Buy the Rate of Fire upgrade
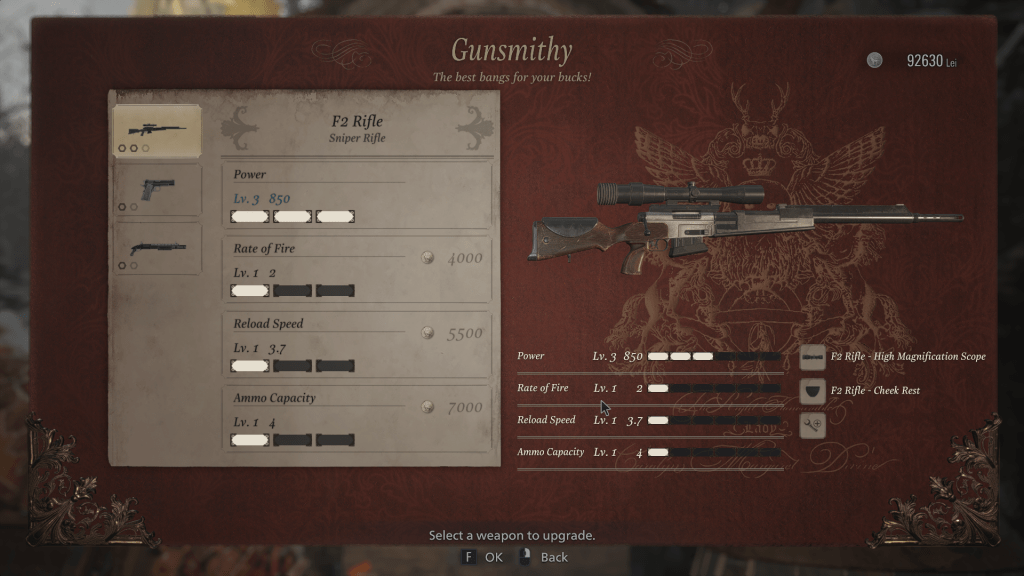Viewport: 1024px width, 576px height. [x=357, y=269]
